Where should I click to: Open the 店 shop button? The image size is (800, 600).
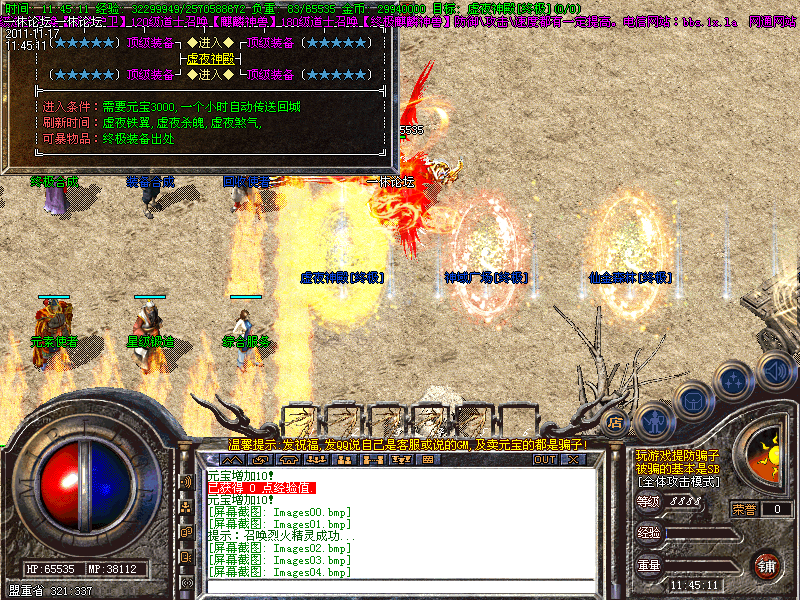pos(616,421)
